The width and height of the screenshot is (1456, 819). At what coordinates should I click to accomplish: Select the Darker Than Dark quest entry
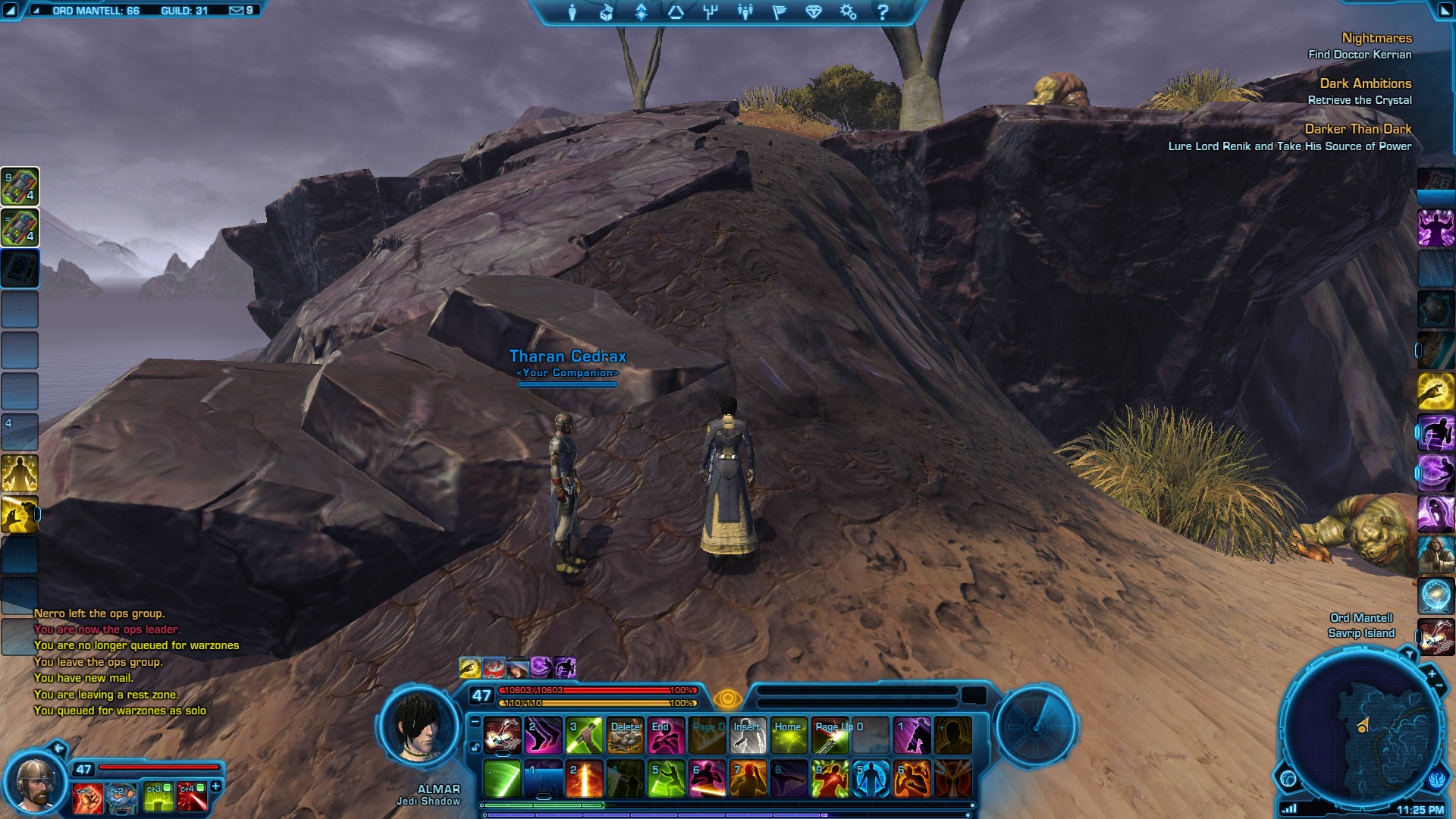[1357, 129]
